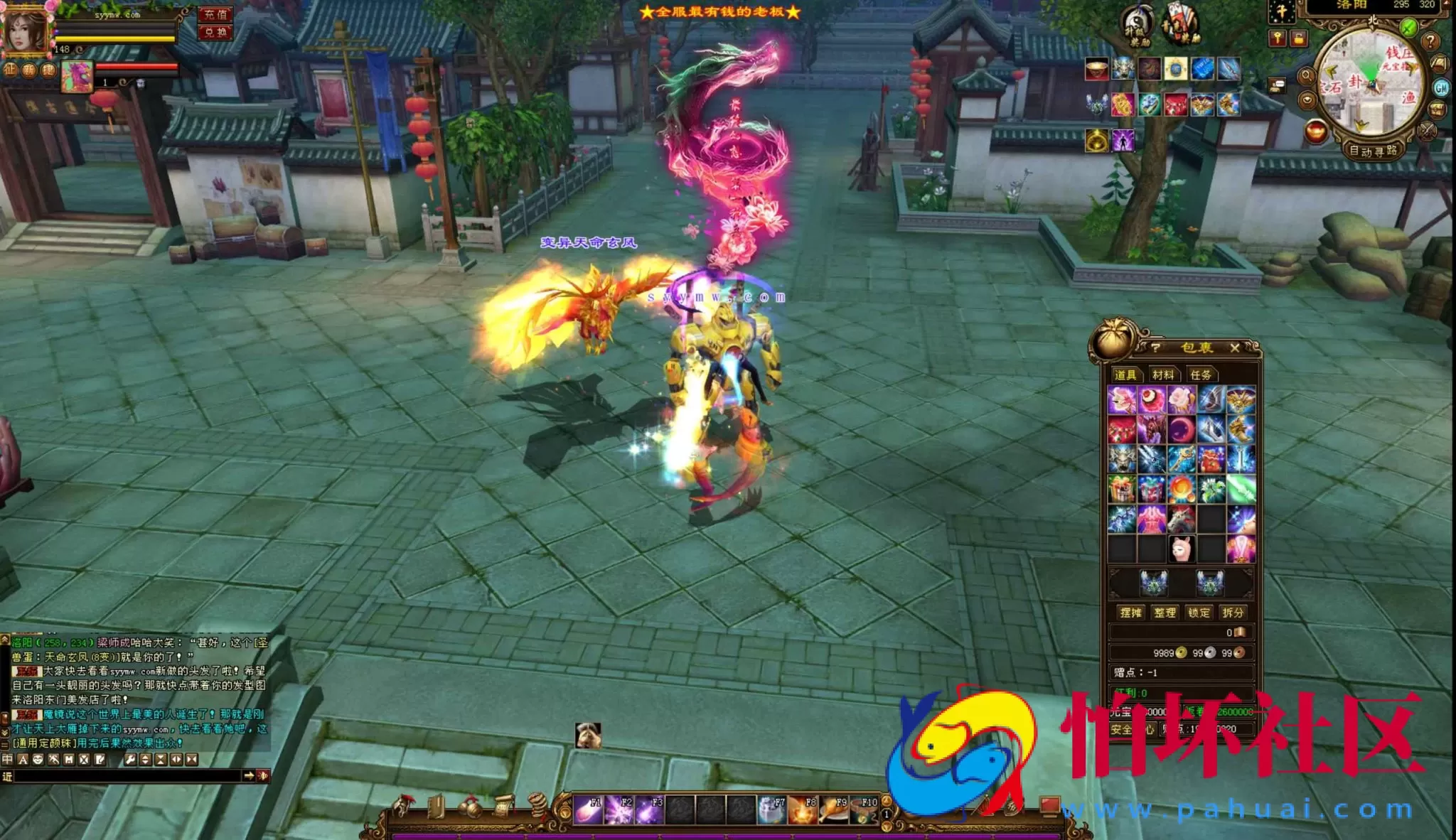Open the GM contact icon beside the minimap

pyautogui.click(x=1441, y=88)
